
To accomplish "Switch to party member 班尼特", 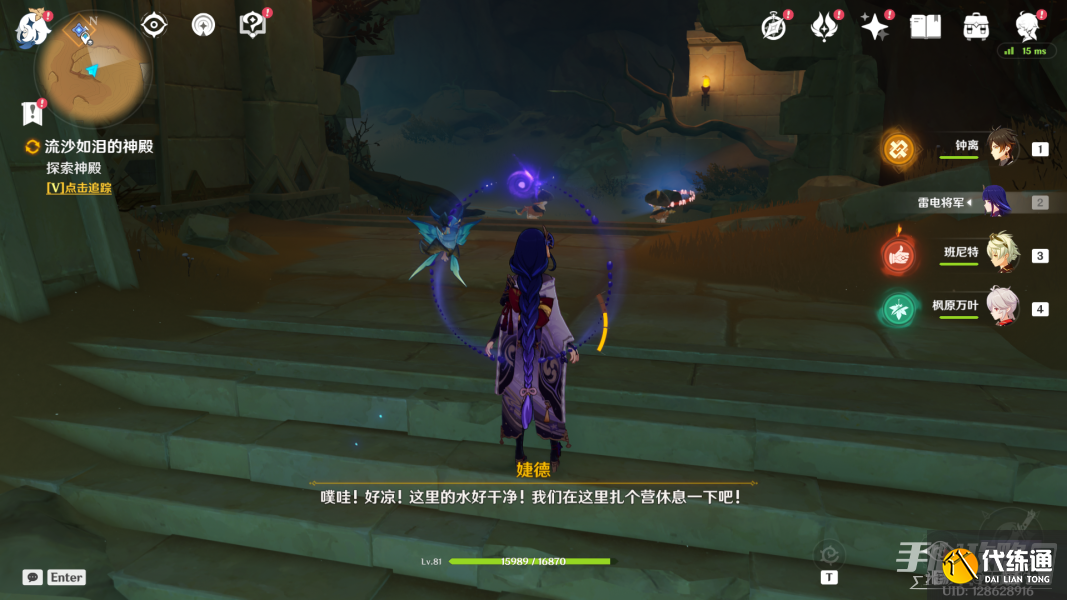I will (x=1002, y=255).
